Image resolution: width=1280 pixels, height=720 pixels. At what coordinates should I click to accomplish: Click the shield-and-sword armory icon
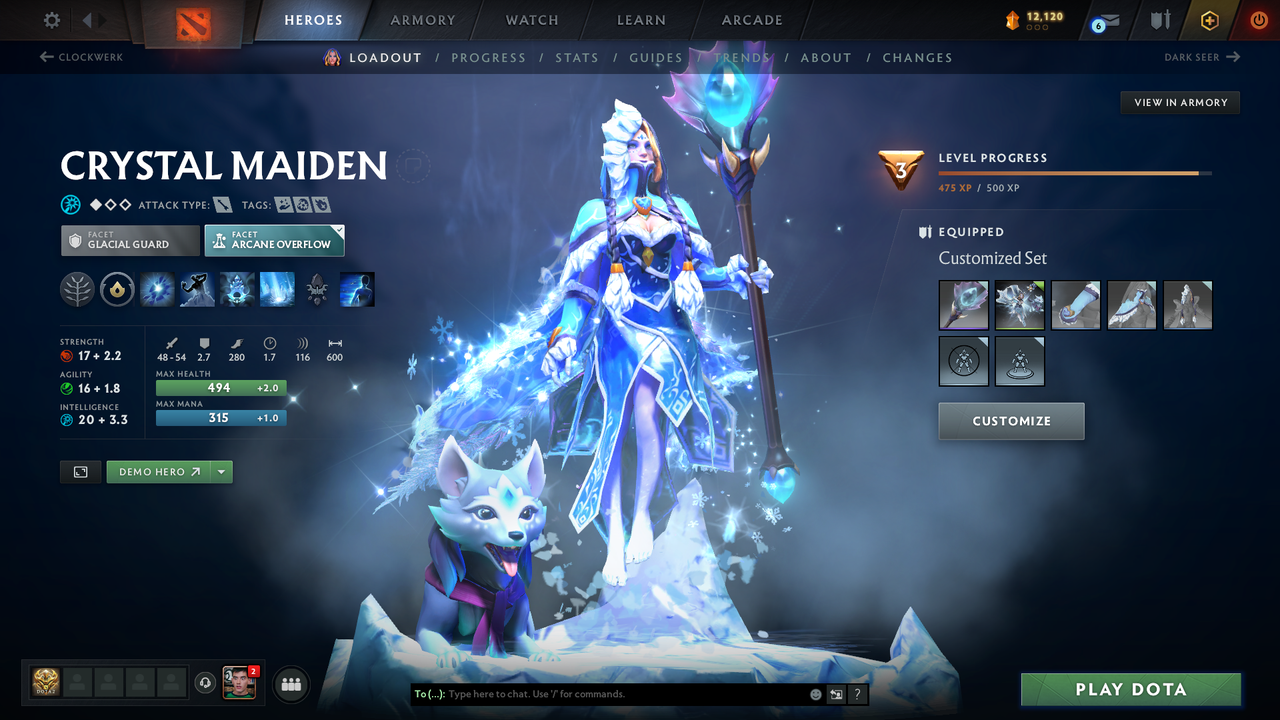click(x=1162, y=20)
